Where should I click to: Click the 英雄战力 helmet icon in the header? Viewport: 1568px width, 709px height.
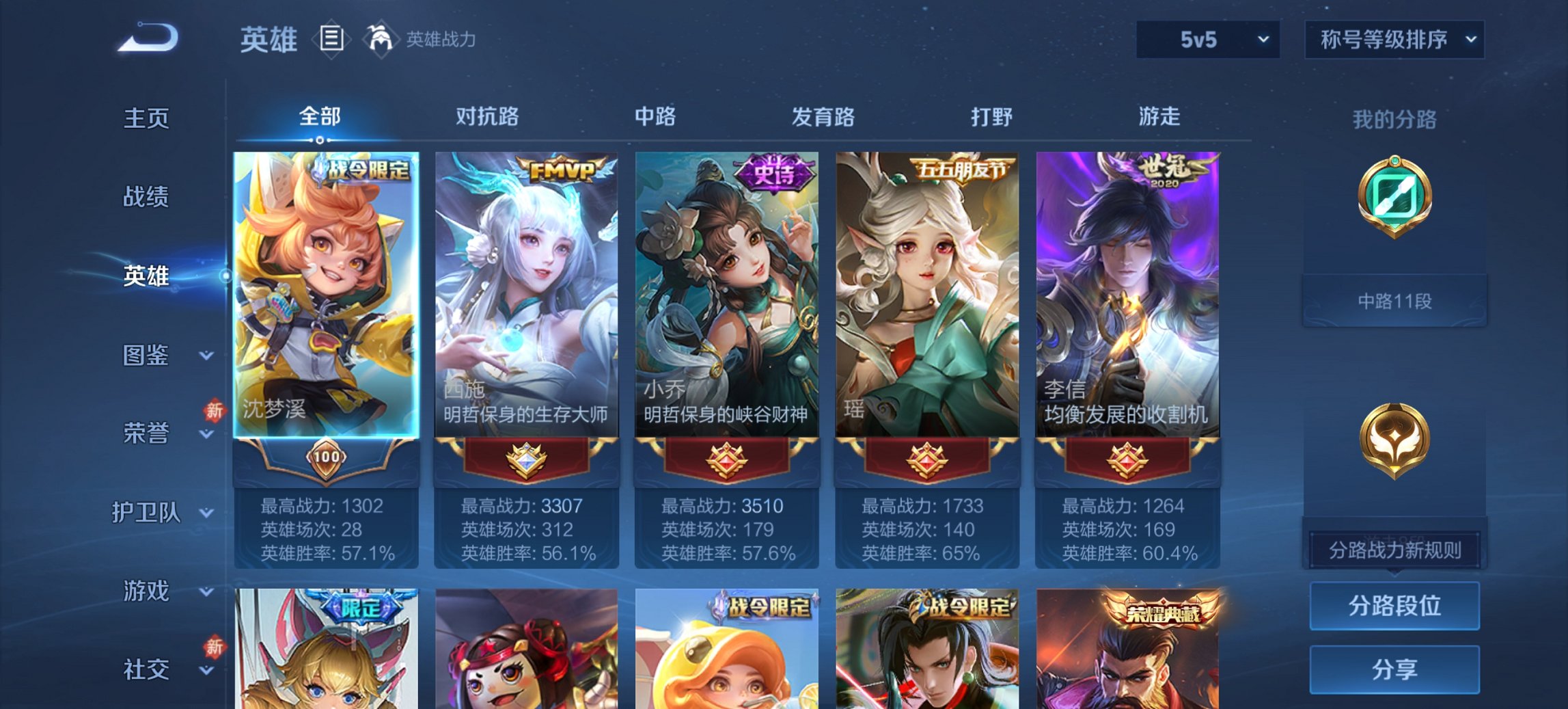tap(381, 39)
